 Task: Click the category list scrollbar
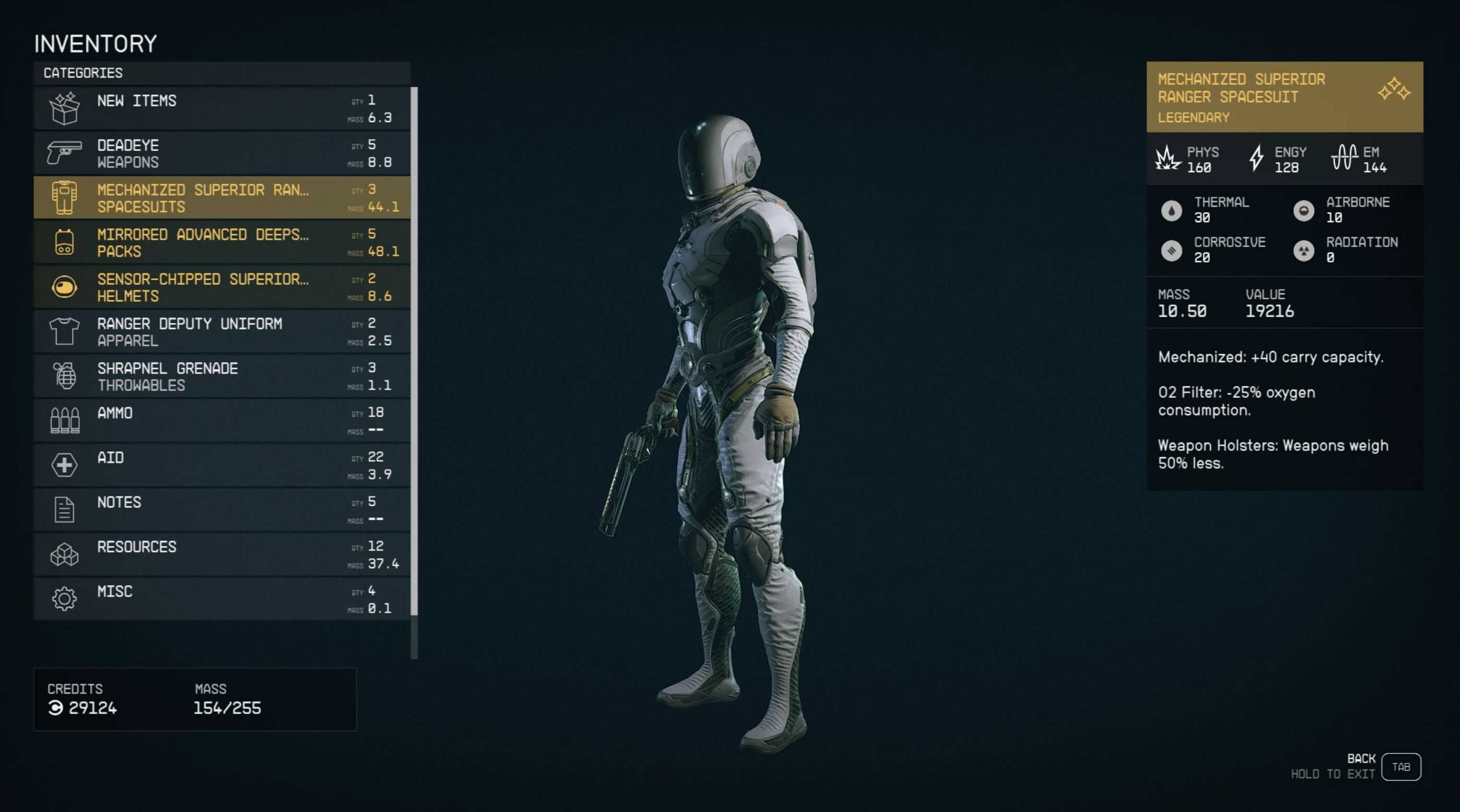point(414,351)
